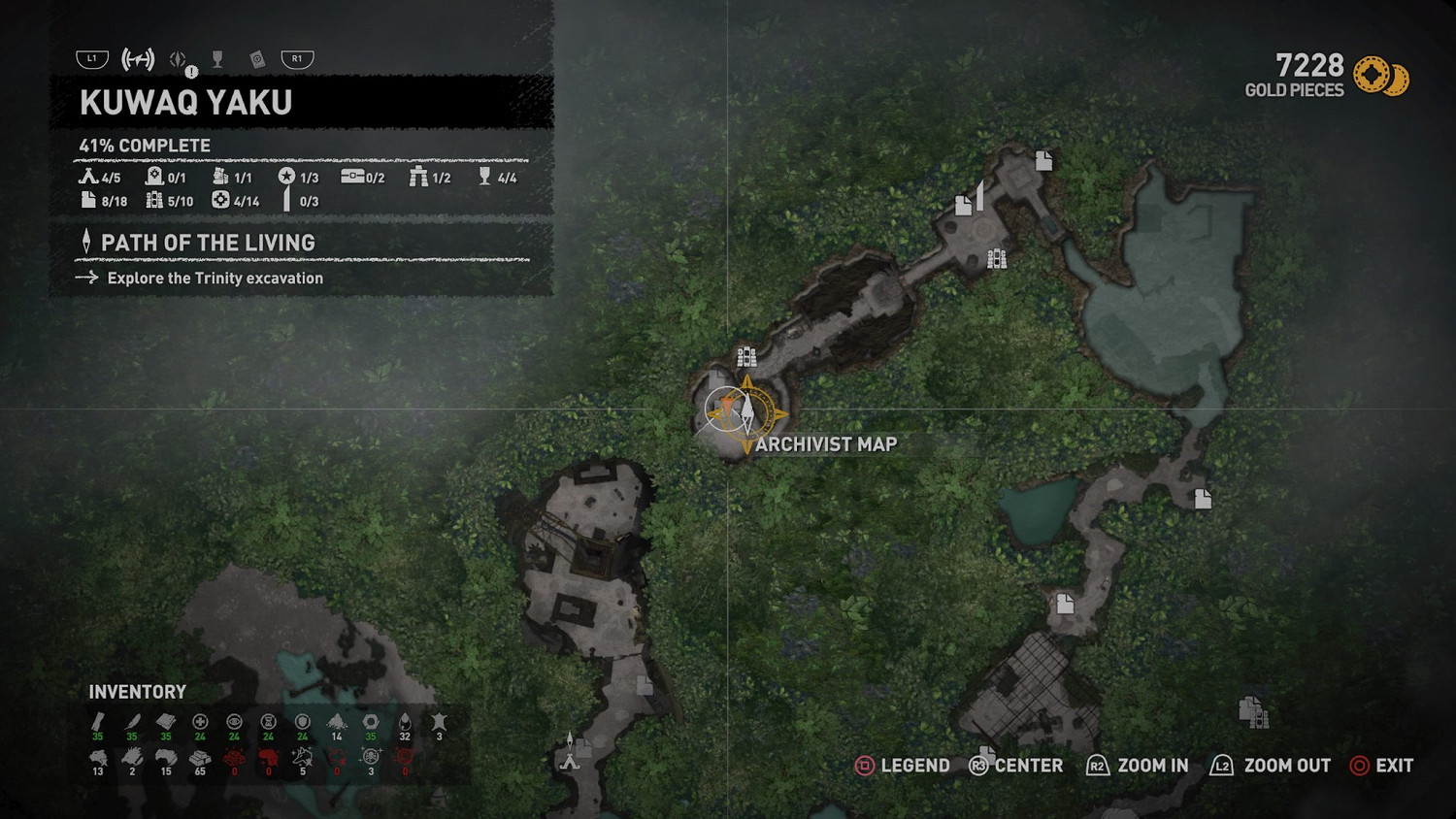1456x819 pixels.
Task: Select the mural marker nearest the Archivist Map
Action: (745, 357)
